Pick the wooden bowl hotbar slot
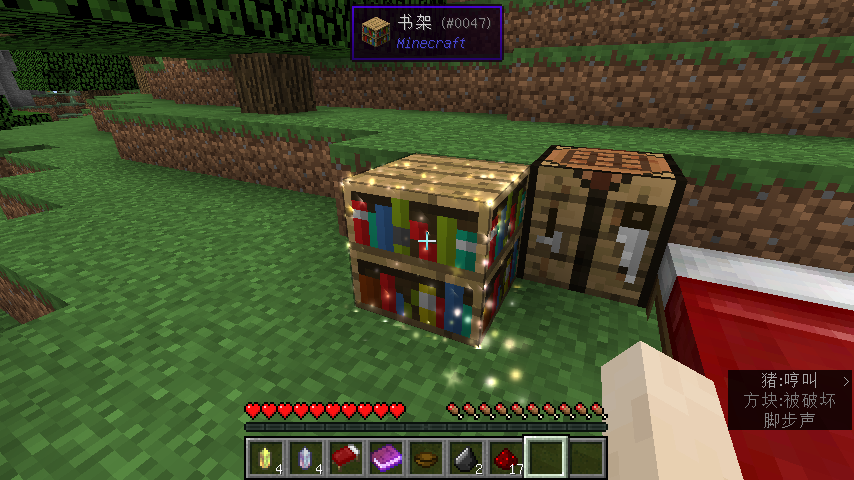Viewport: 854px width, 480px height. [x=426, y=457]
